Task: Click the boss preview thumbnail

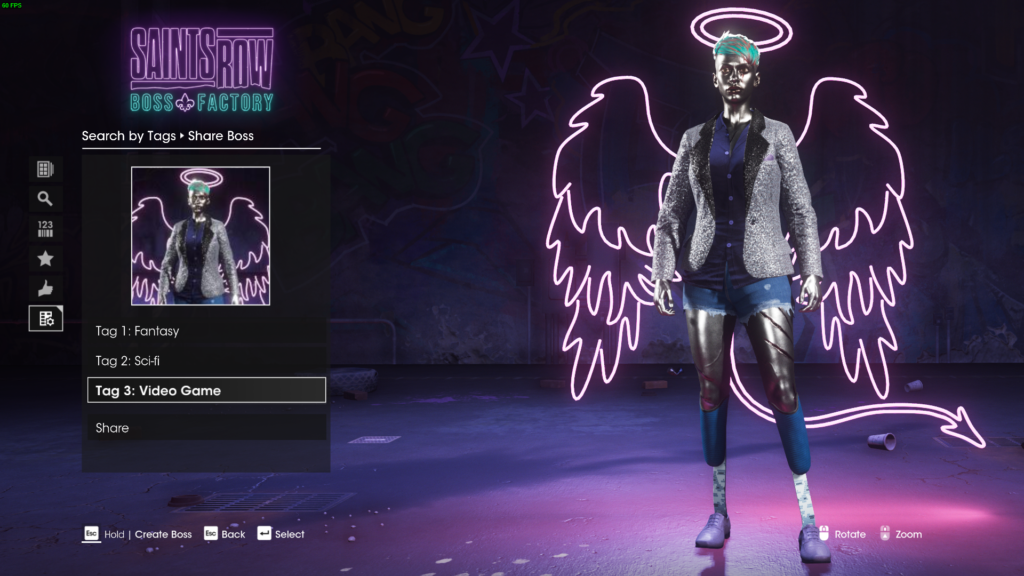Action: click(200, 236)
